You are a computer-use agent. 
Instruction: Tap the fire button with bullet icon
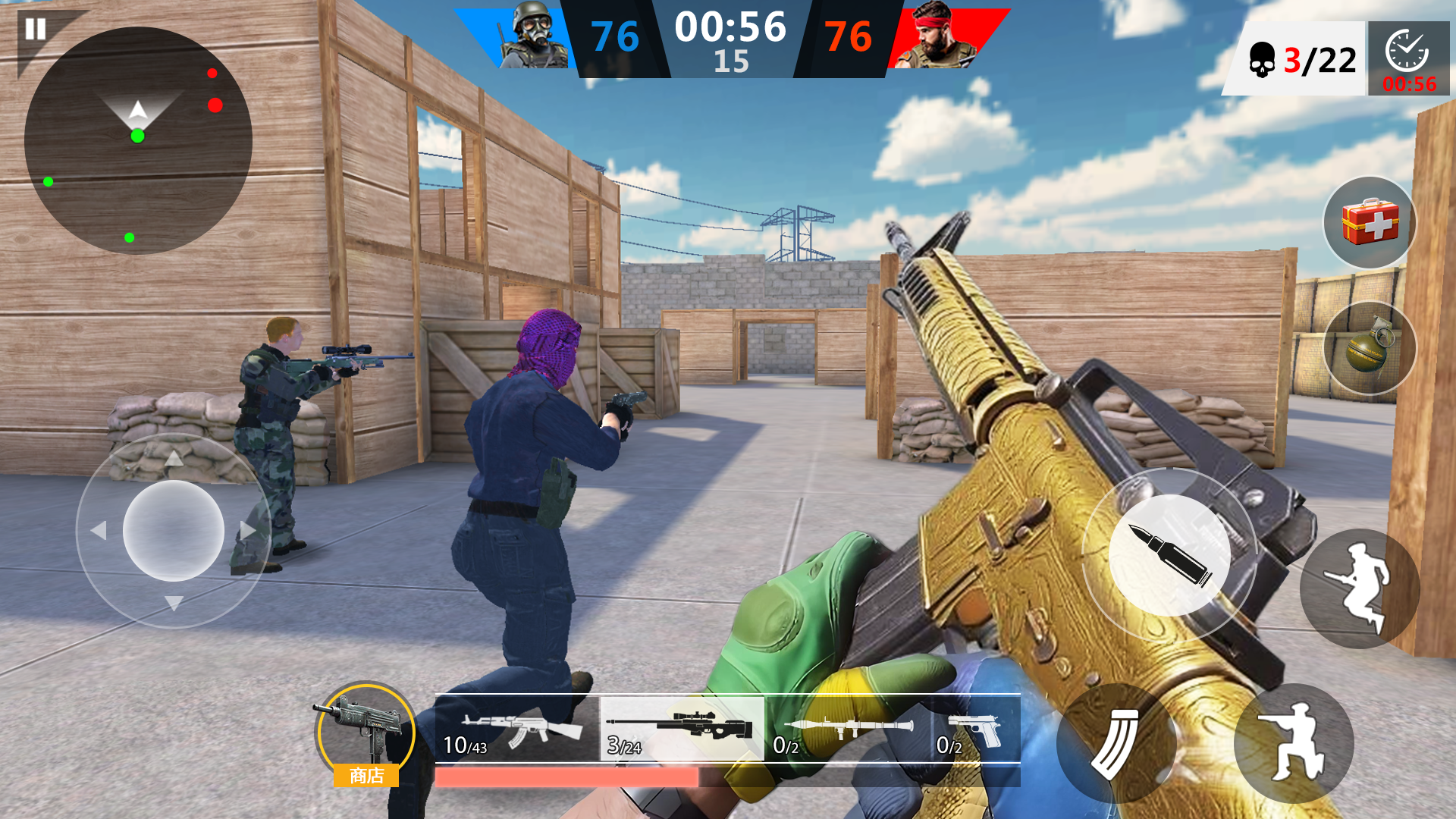1168,554
